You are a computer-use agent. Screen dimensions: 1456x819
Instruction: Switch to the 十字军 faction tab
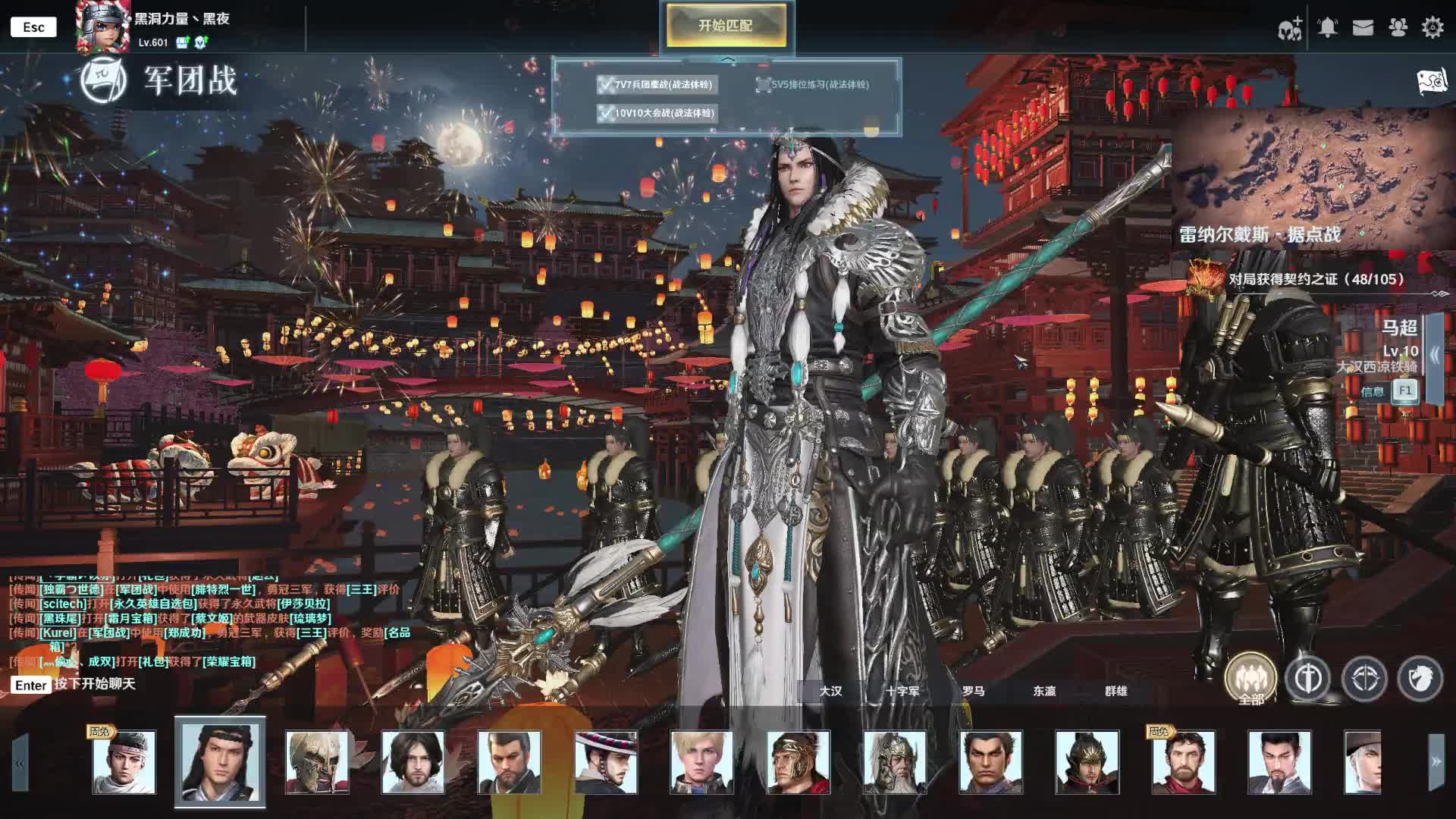(x=902, y=691)
